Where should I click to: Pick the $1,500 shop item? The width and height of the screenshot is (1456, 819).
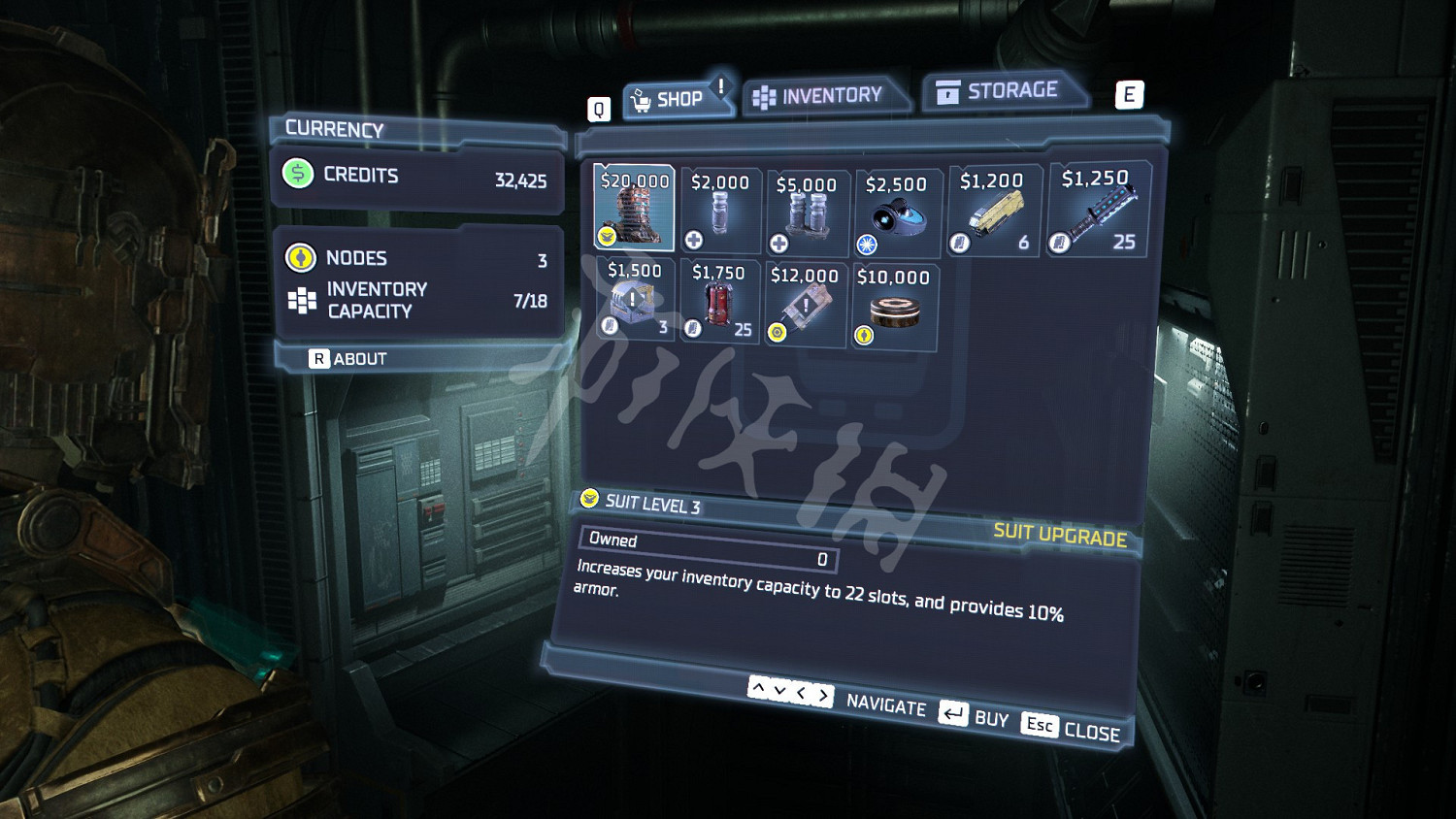(x=634, y=299)
